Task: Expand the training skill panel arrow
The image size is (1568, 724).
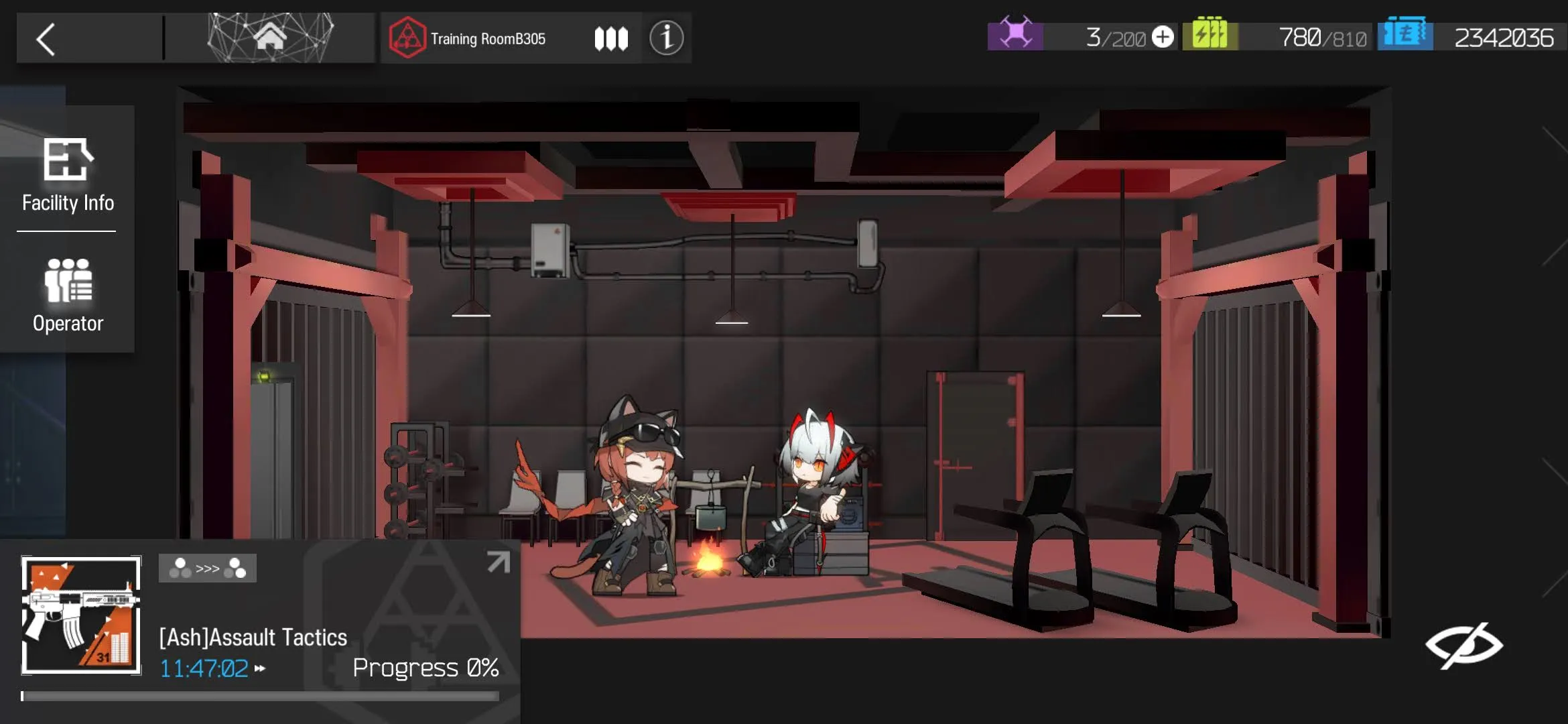Action: pyautogui.click(x=498, y=562)
